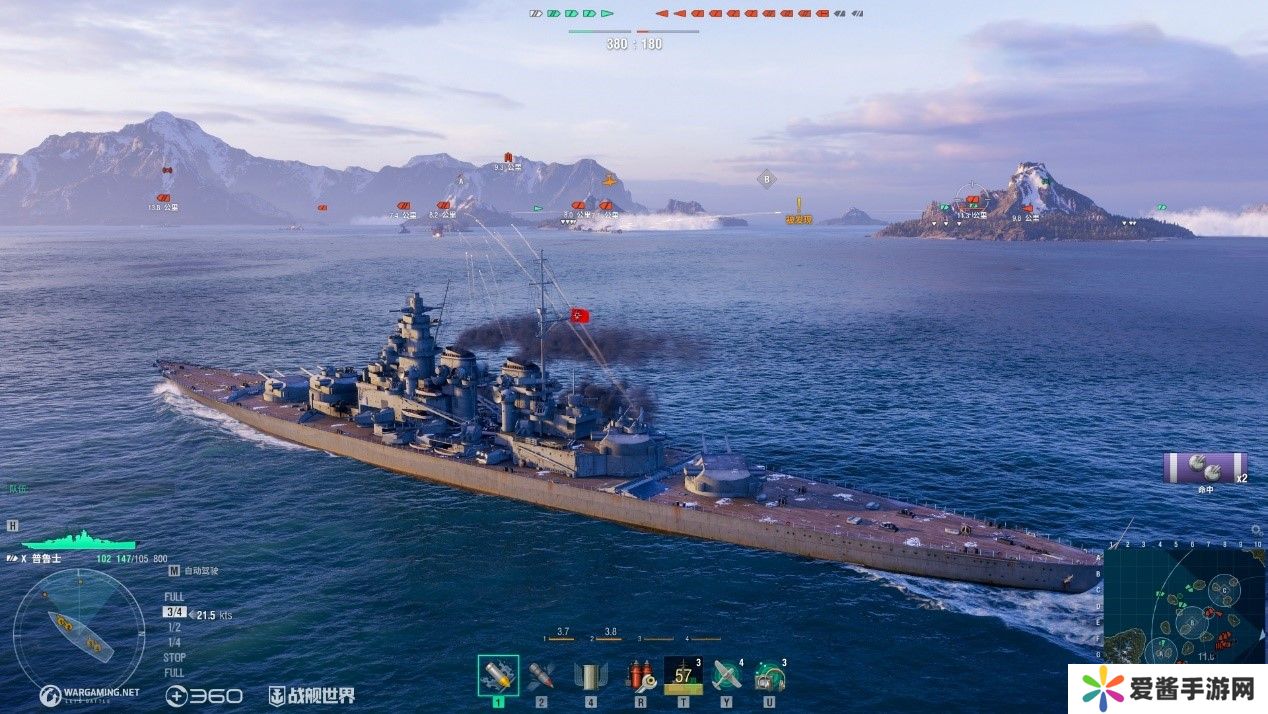
Task: Set engine telegraph to 1/2 speed
Action: click(x=174, y=627)
